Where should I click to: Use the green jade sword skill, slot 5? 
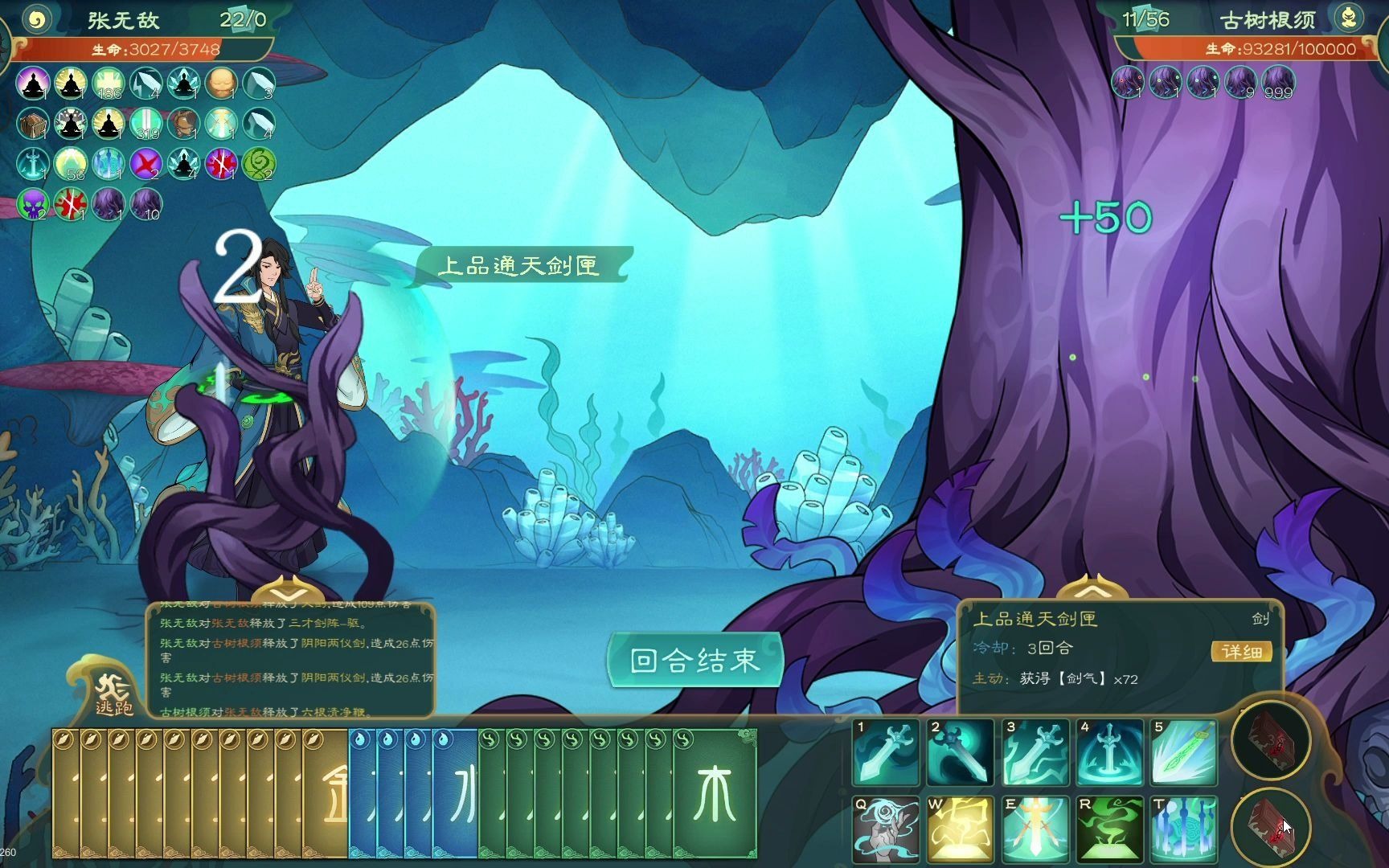tap(1184, 752)
